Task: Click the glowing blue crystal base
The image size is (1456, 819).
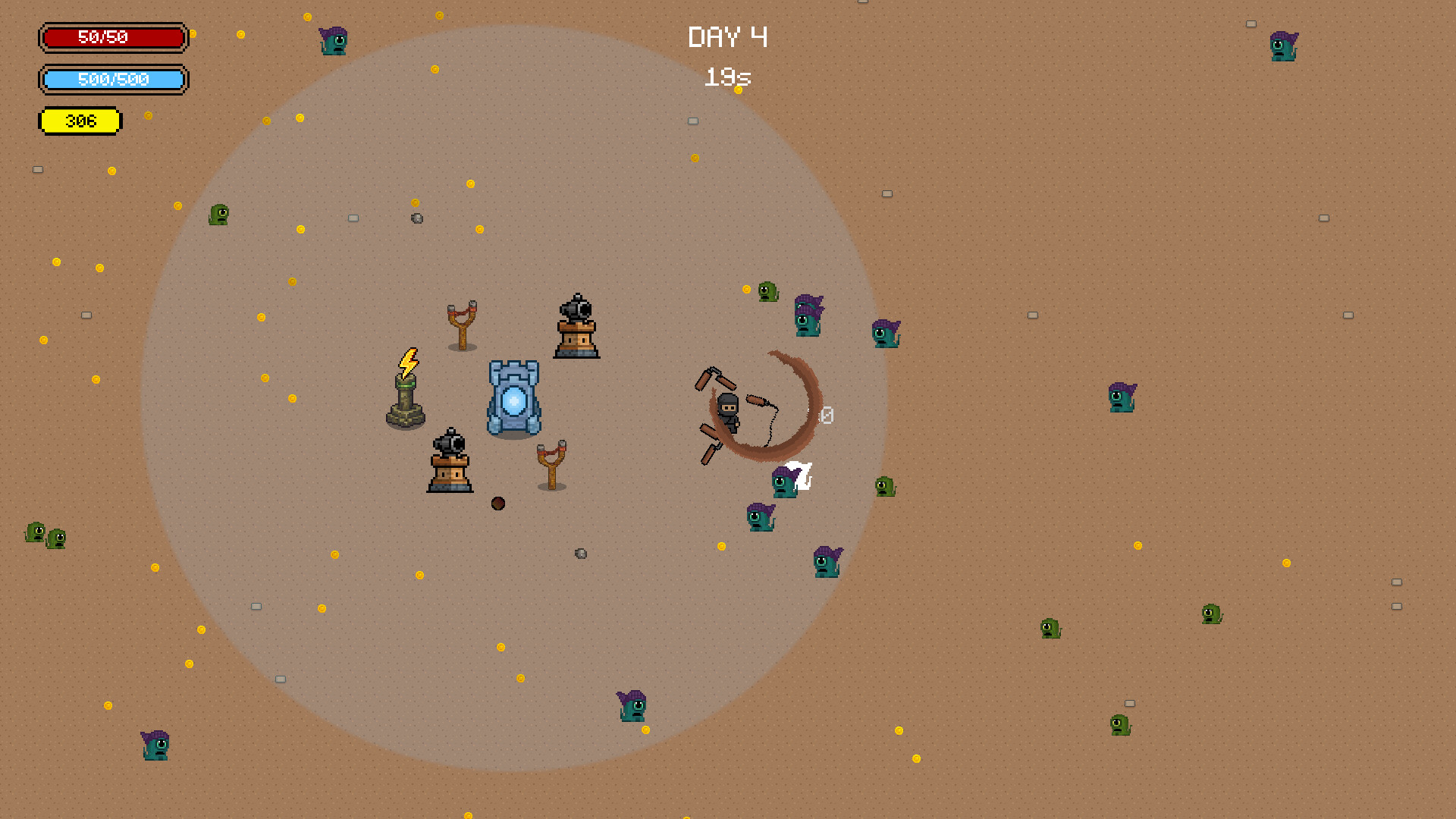Action: pos(512,398)
